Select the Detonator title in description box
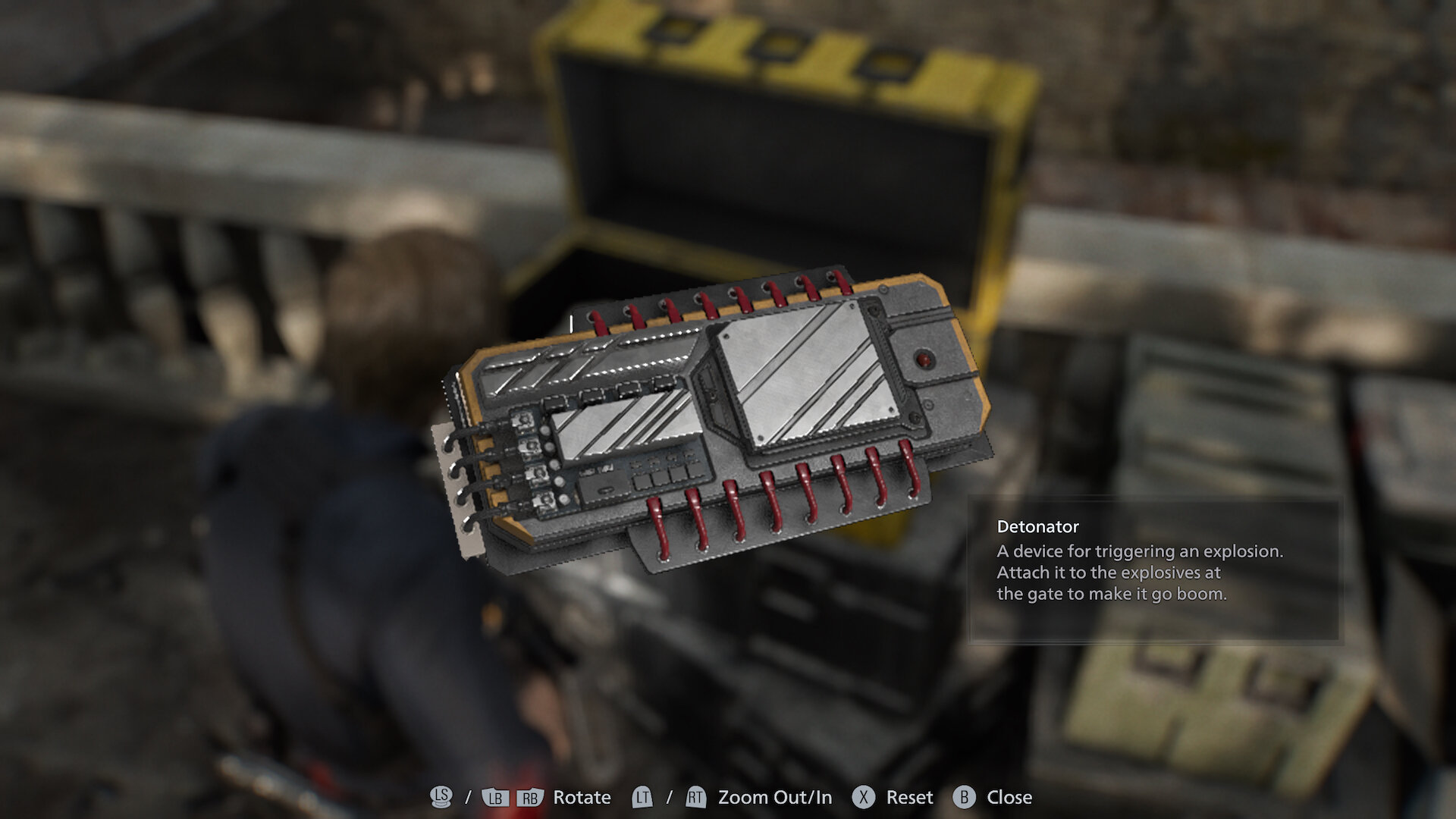 coord(1038,528)
